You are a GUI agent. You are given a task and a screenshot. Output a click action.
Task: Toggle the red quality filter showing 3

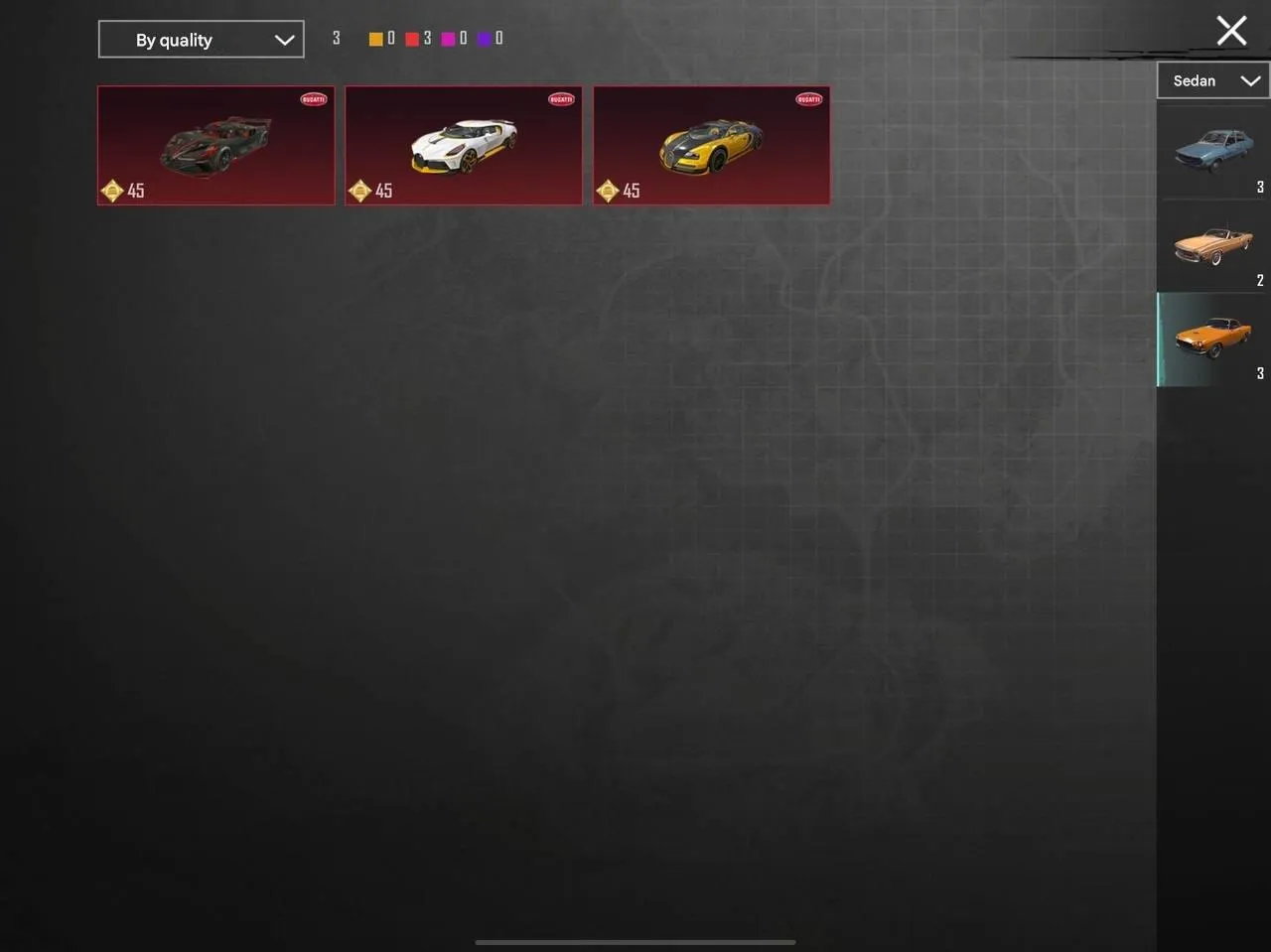tap(413, 38)
